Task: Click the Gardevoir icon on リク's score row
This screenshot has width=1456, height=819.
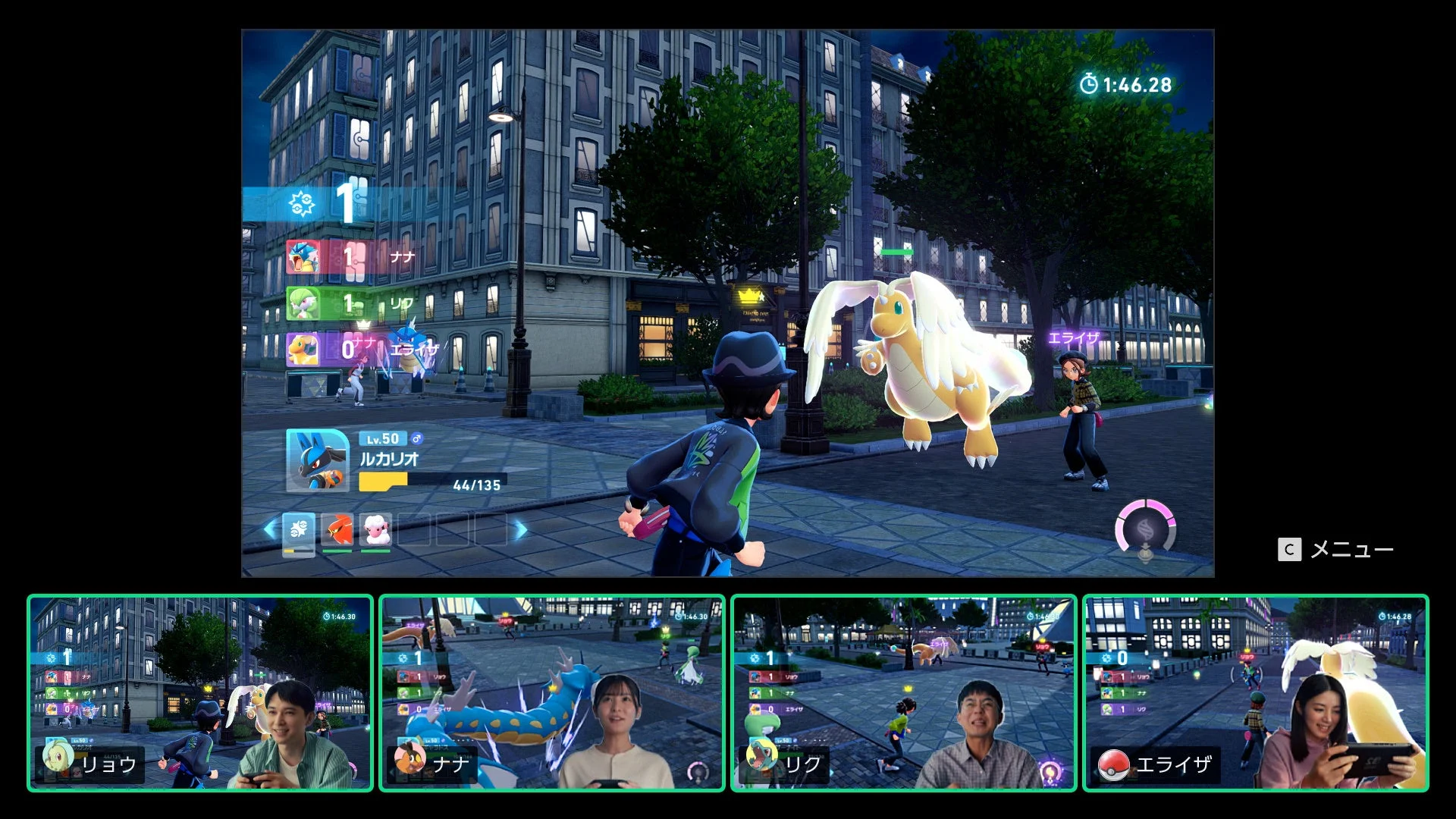Action: pos(303,302)
